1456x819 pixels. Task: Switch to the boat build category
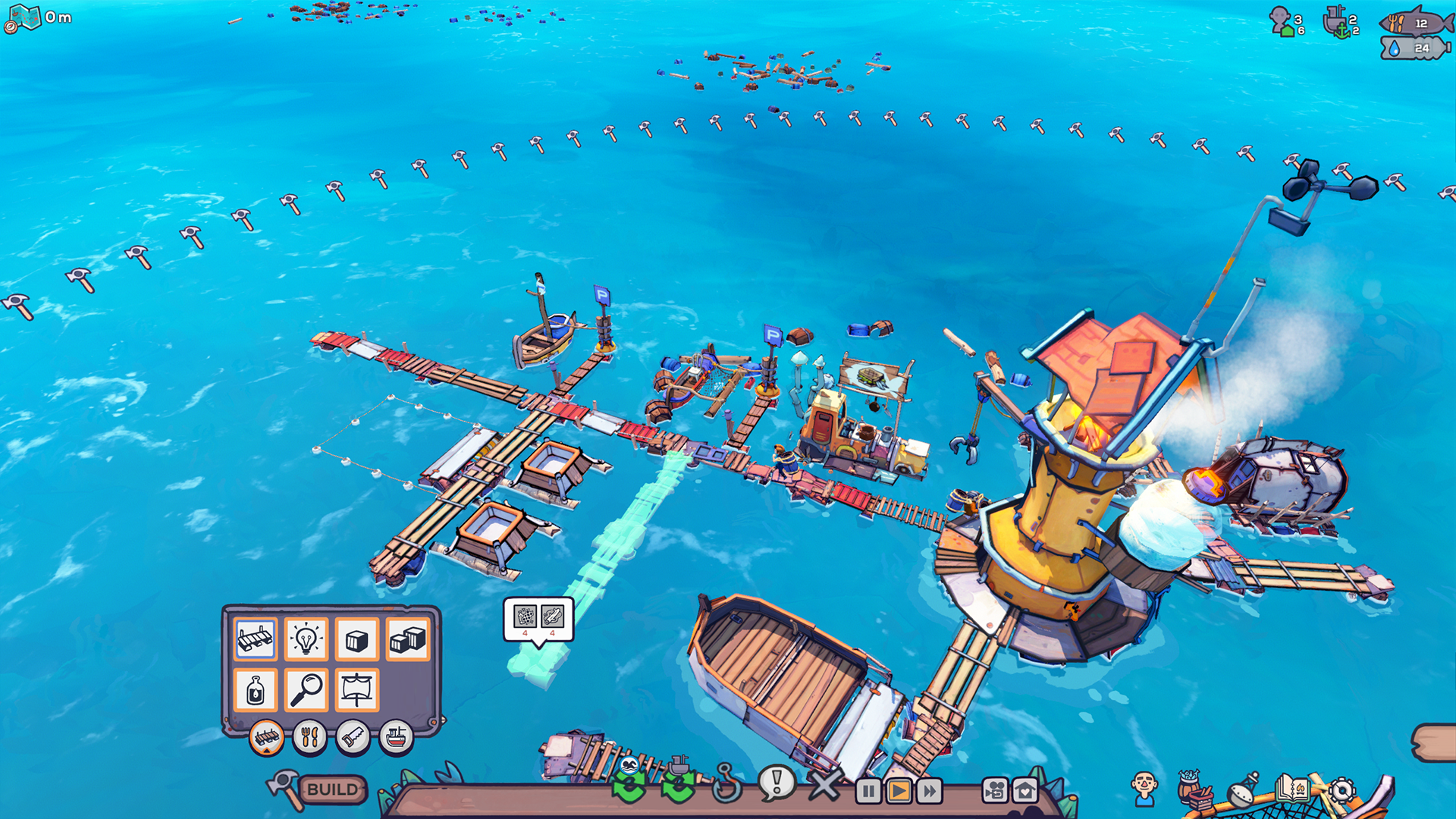[396, 736]
